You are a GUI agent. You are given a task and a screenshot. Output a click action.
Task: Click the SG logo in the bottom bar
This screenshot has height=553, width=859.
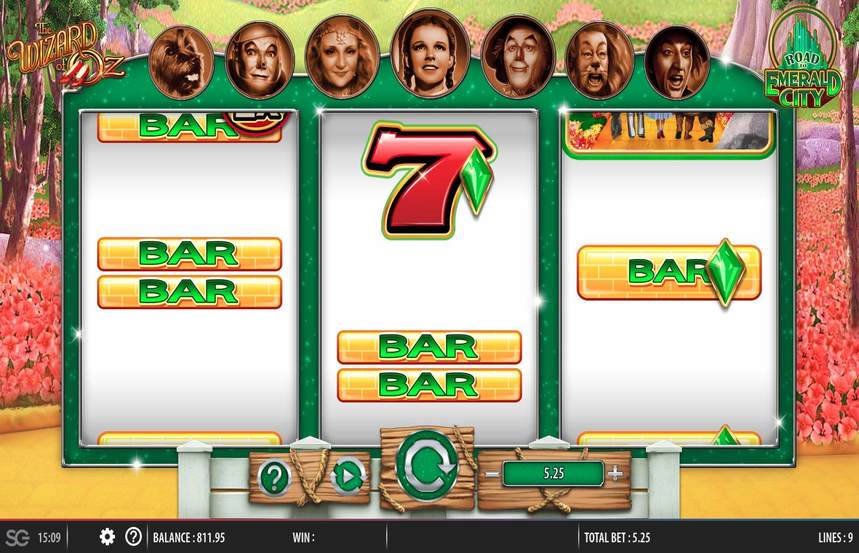click(x=16, y=537)
